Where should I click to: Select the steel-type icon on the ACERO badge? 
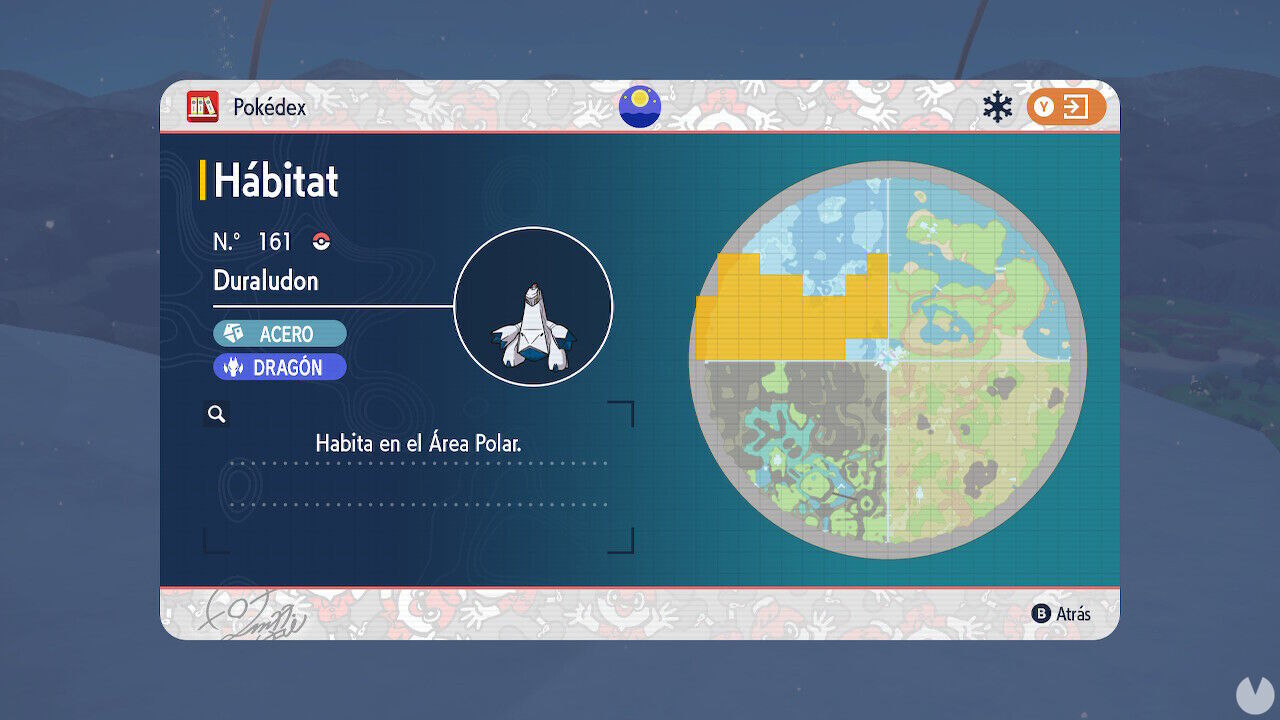[x=232, y=333]
